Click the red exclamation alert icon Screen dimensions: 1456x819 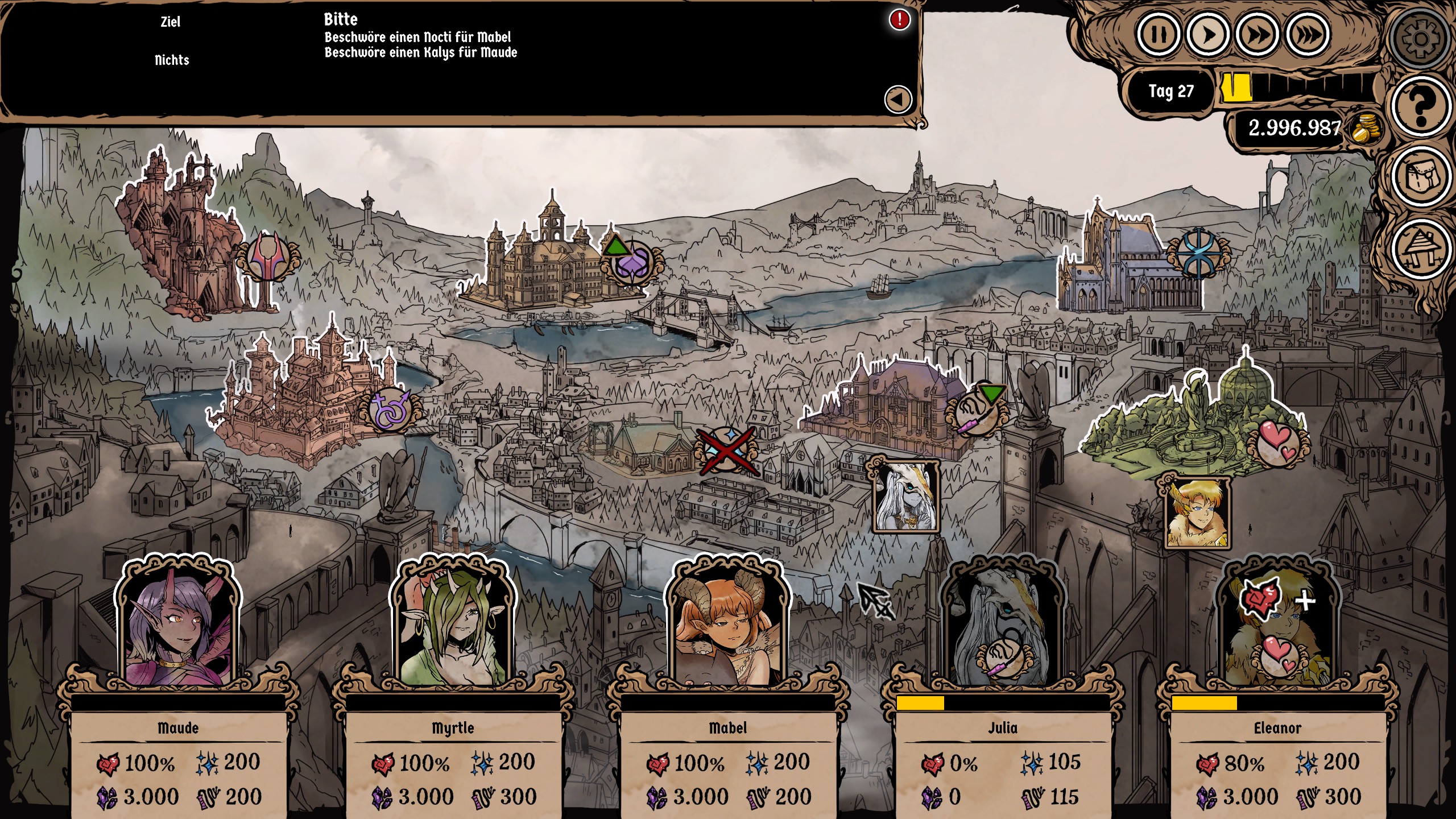(899, 20)
